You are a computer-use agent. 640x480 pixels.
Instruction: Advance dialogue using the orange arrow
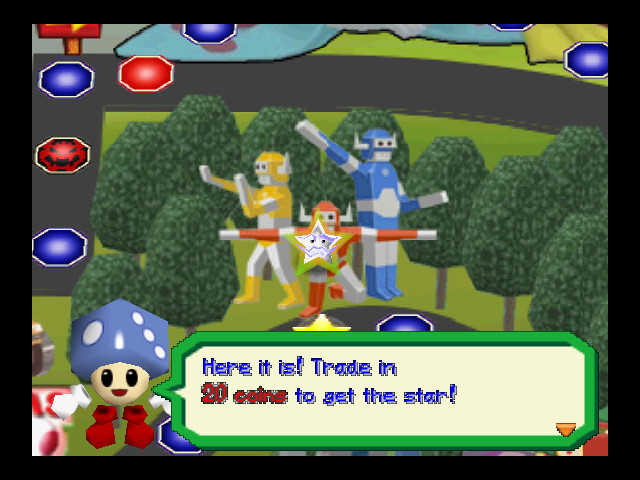pyautogui.click(x=565, y=429)
